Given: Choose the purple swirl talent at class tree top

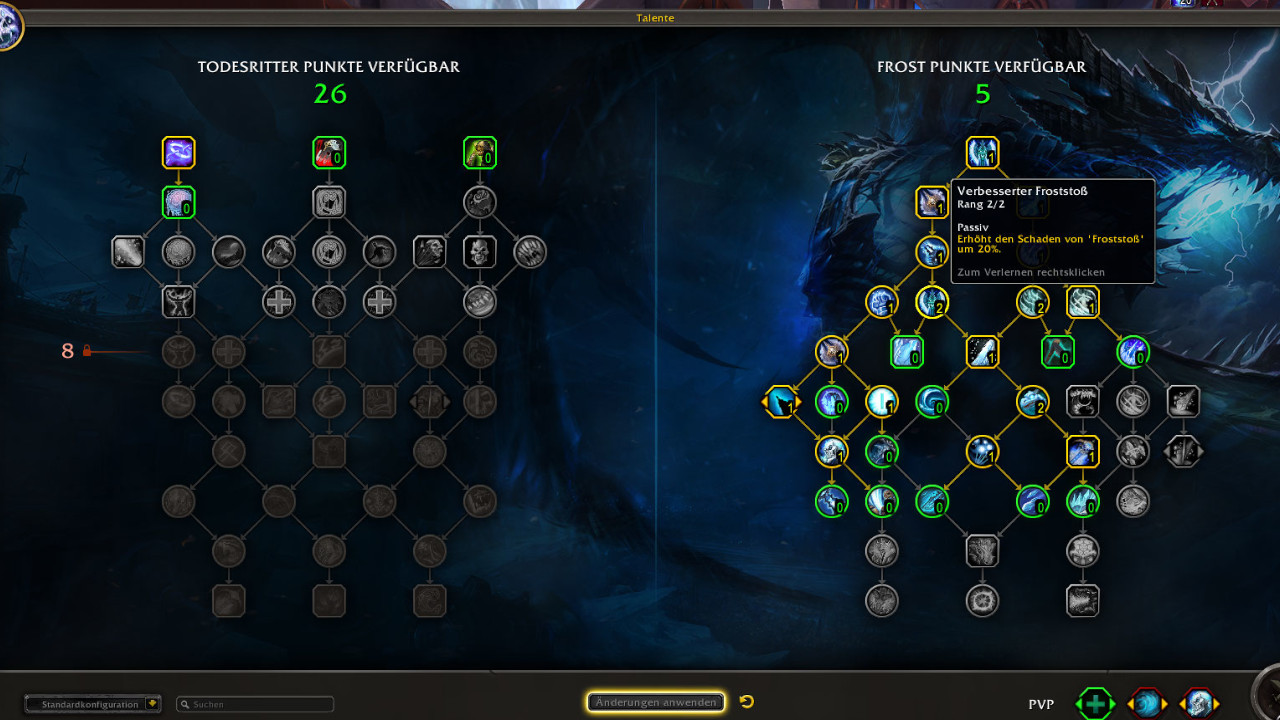Looking at the screenshot, I should coord(179,153).
